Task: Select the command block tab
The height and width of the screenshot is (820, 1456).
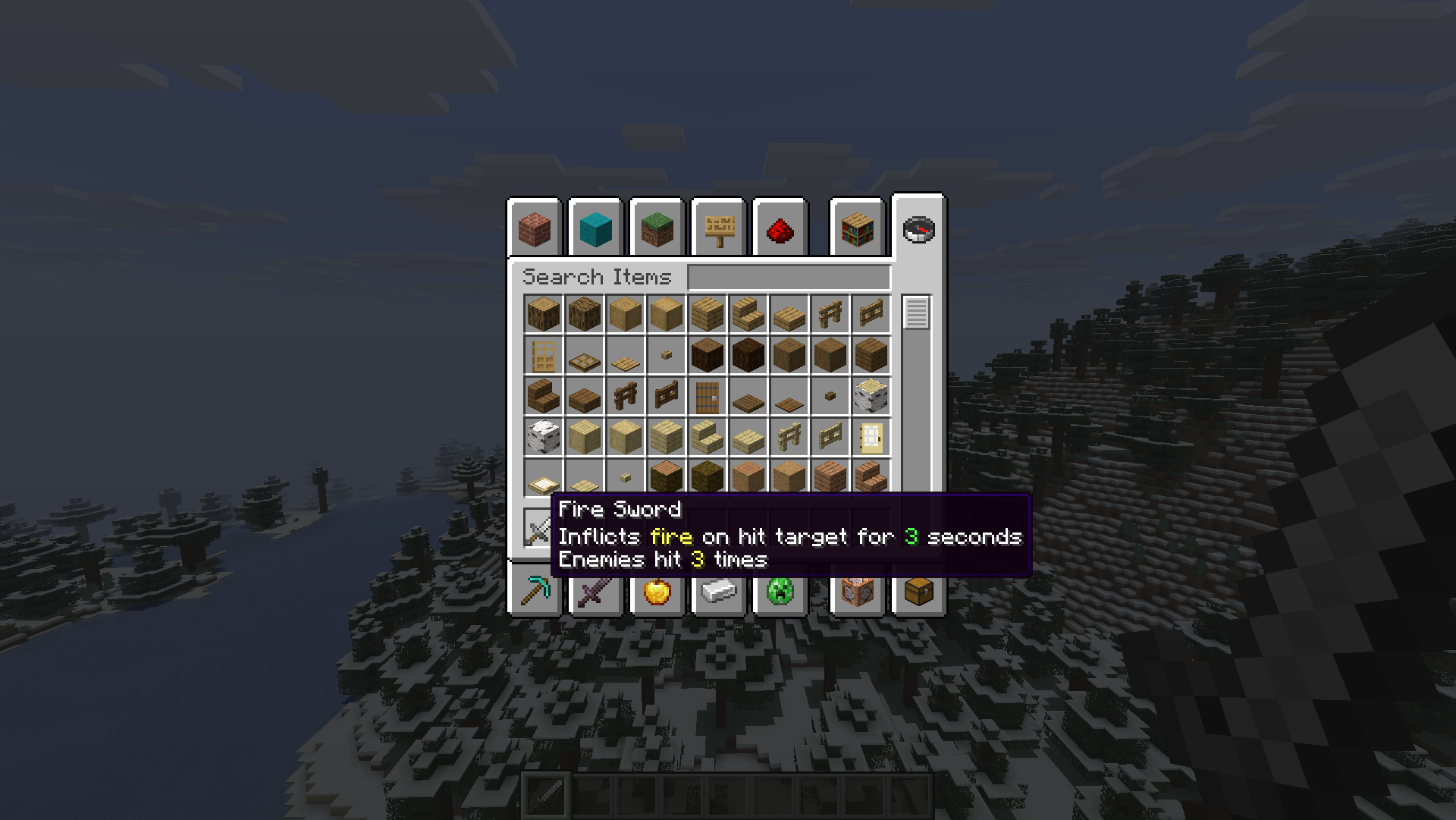Action: pyautogui.click(x=858, y=592)
